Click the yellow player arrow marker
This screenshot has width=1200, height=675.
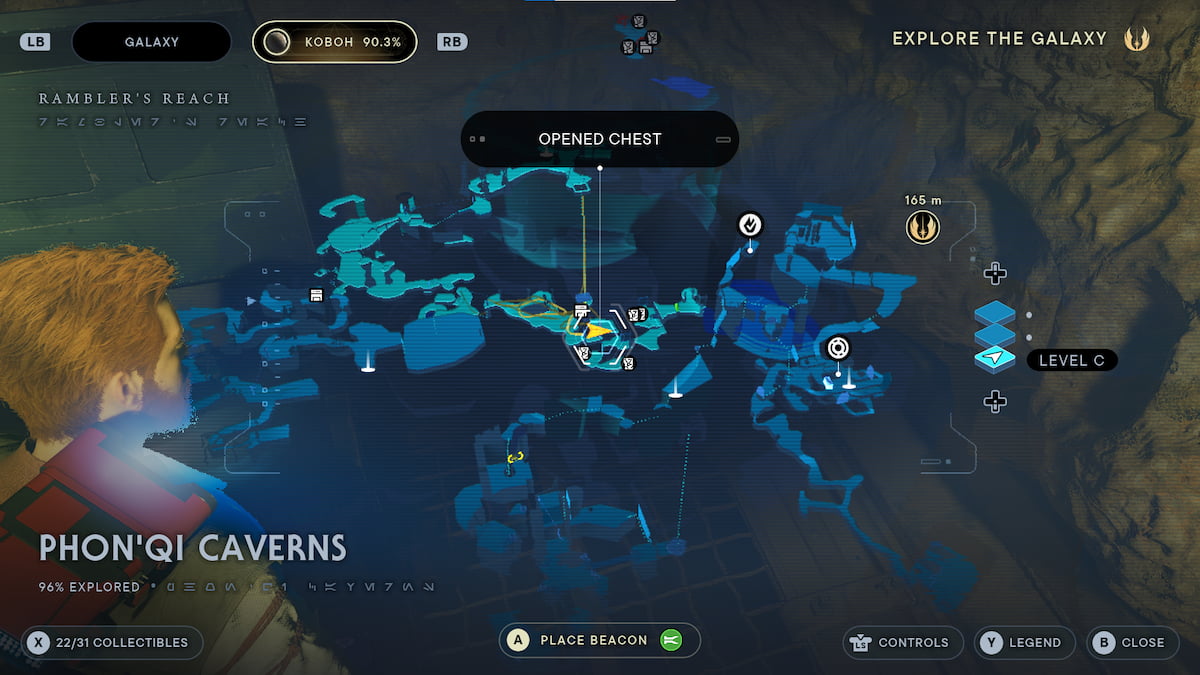[x=597, y=330]
